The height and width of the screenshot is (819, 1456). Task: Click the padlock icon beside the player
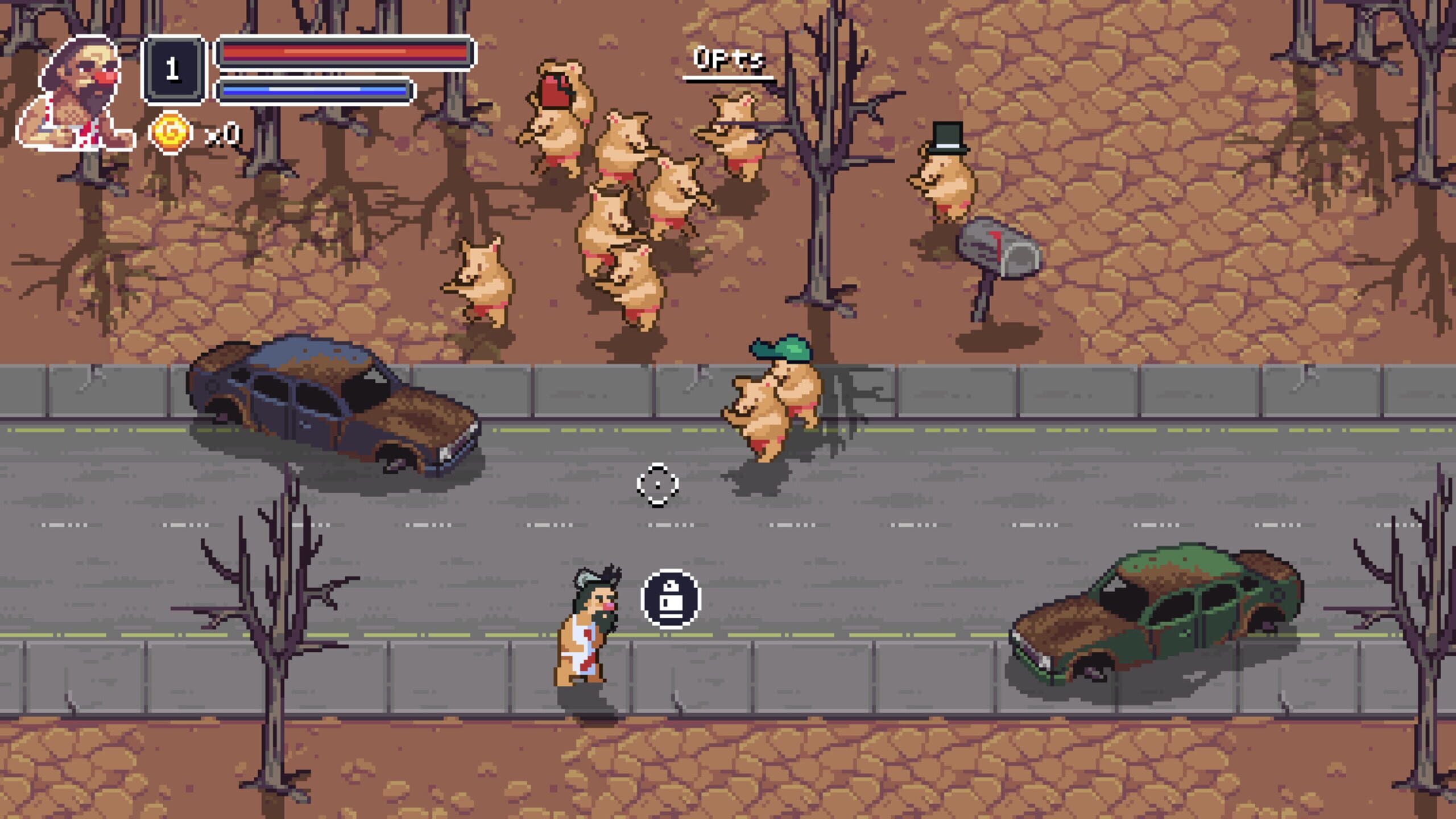tap(671, 599)
